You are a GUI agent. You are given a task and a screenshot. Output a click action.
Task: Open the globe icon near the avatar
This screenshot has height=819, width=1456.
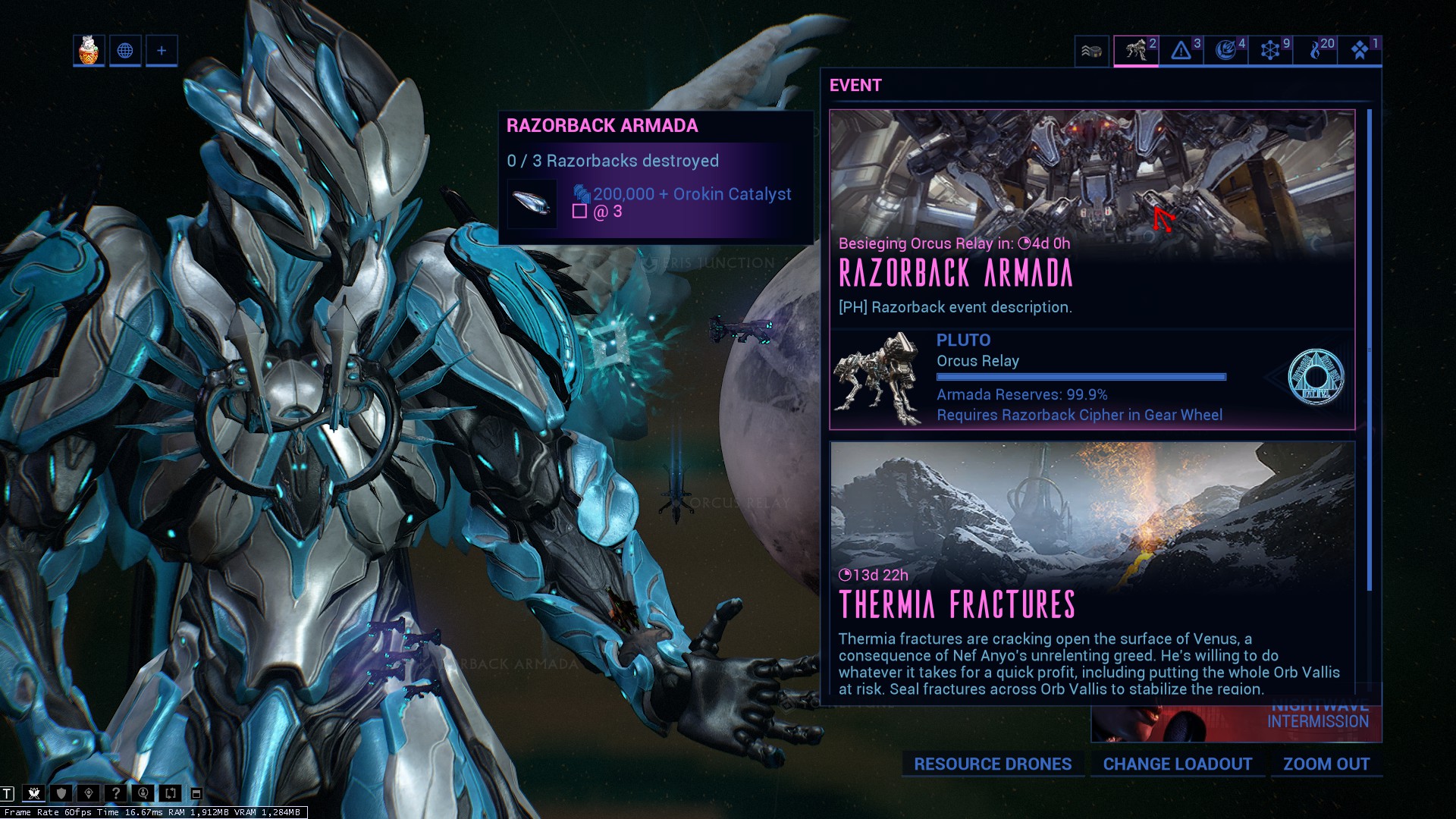[125, 51]
